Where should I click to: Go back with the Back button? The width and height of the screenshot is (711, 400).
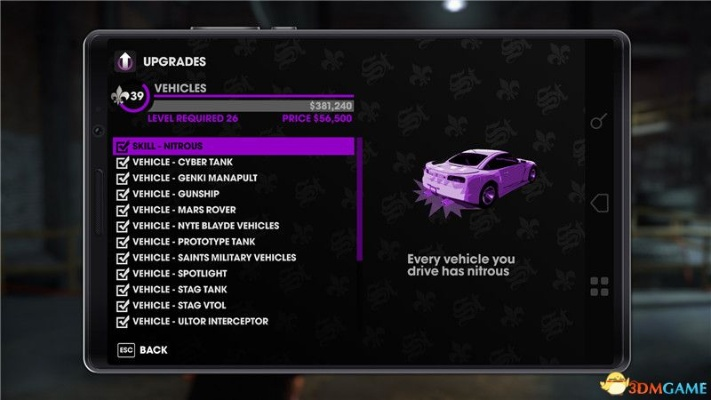(x=141, y=351)
